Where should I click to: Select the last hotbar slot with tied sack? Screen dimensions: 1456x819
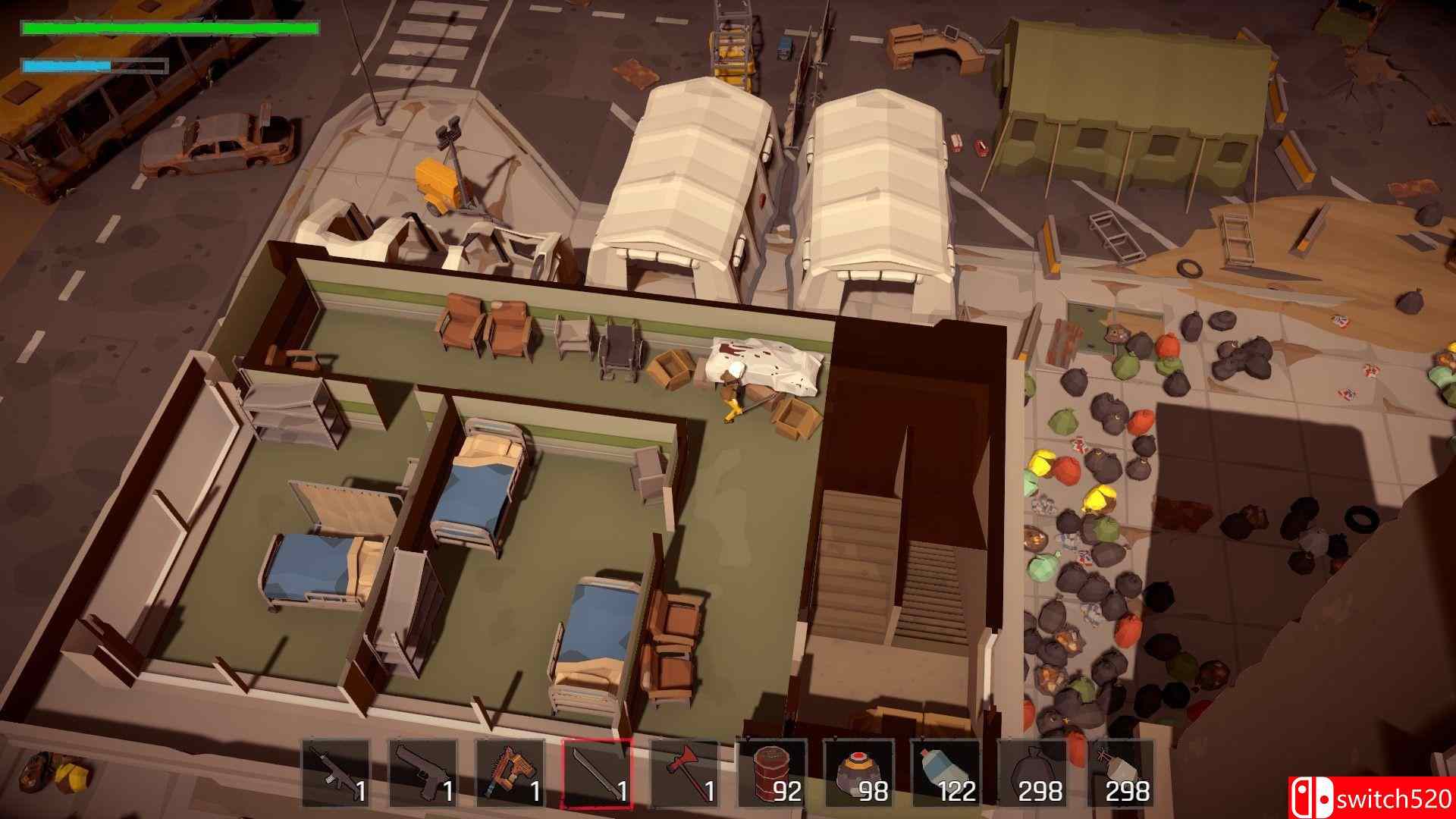[1120, 773]
